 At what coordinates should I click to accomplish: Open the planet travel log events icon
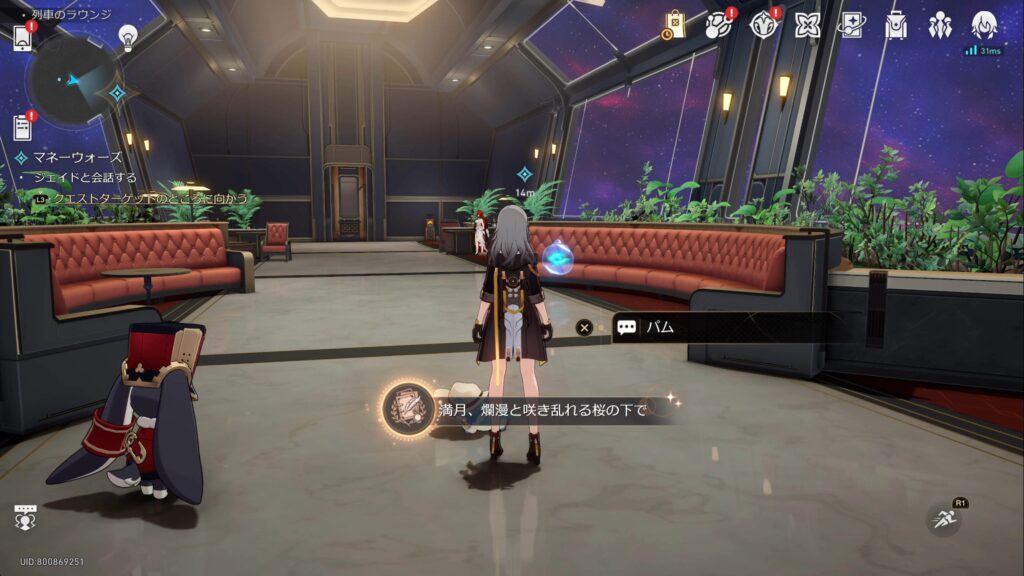click(x=719, y=26)
